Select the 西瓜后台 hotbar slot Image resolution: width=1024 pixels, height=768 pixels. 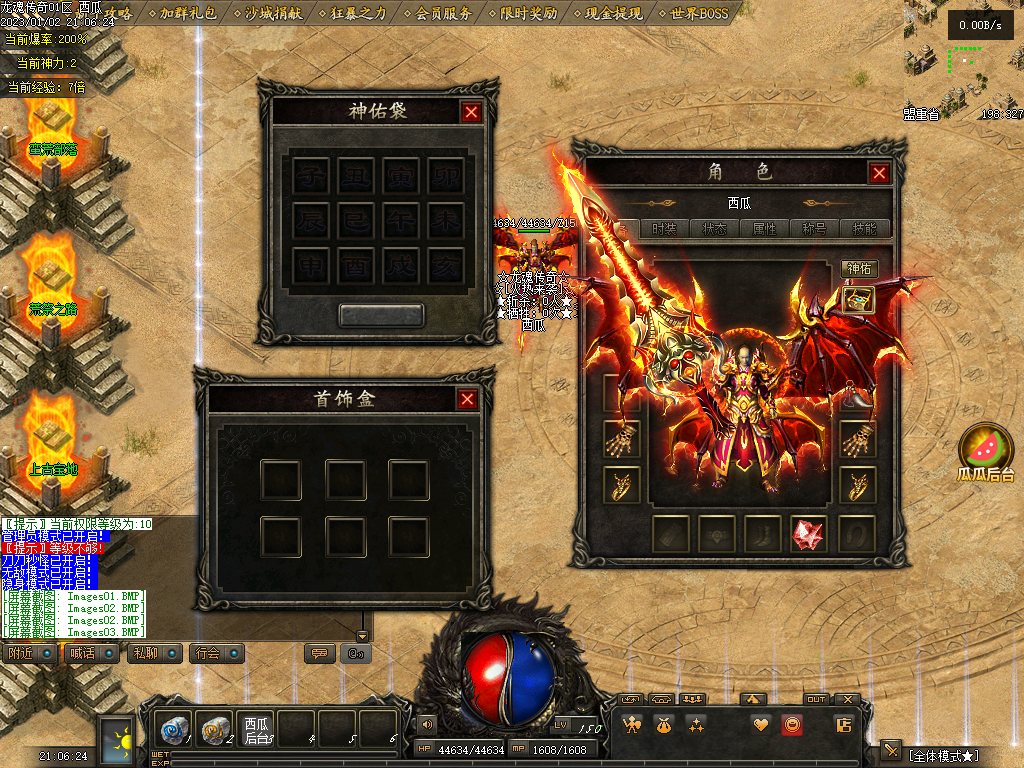pos(257,729)
